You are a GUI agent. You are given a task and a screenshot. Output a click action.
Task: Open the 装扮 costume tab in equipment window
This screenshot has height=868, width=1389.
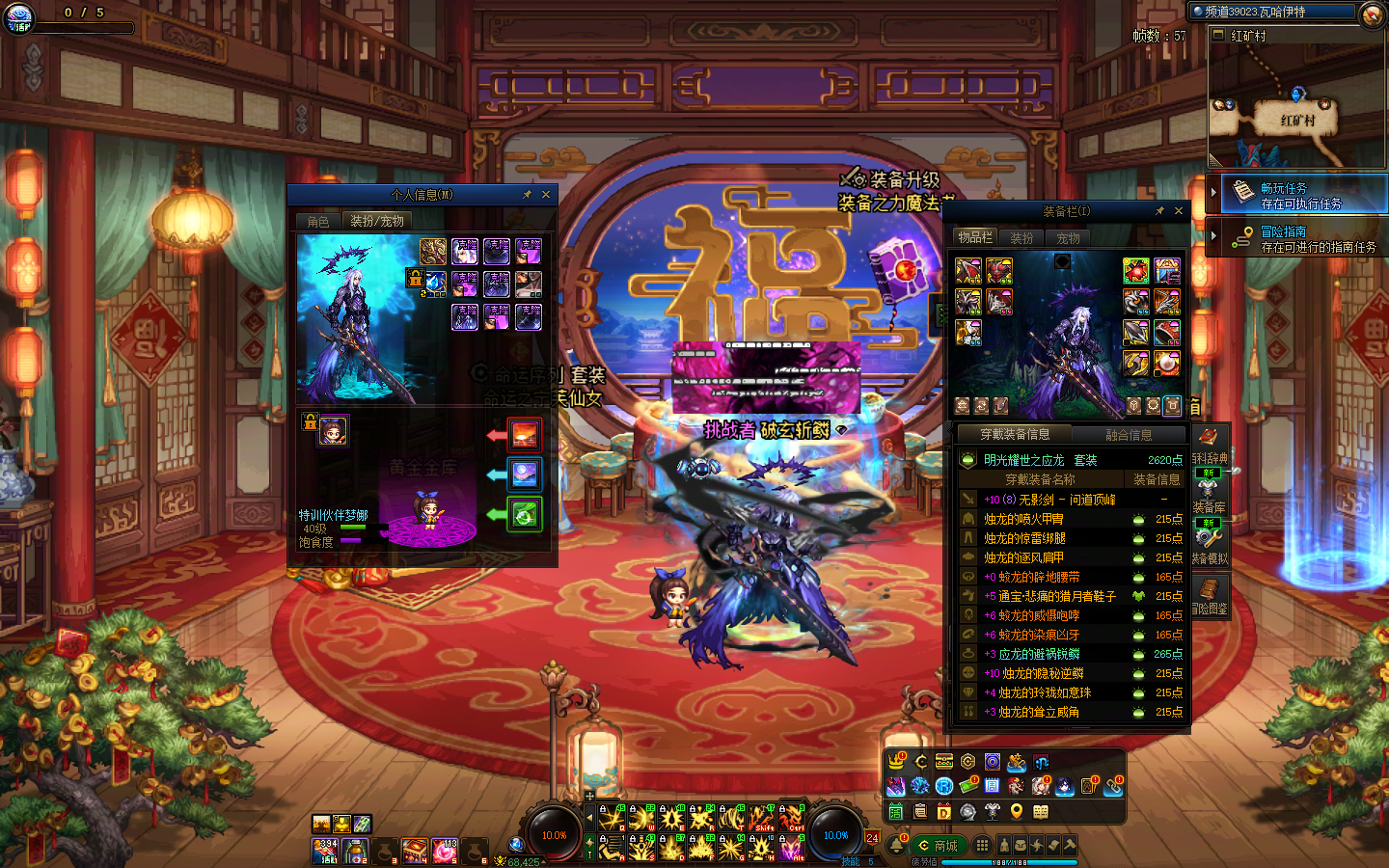[x=1021, y=238]
